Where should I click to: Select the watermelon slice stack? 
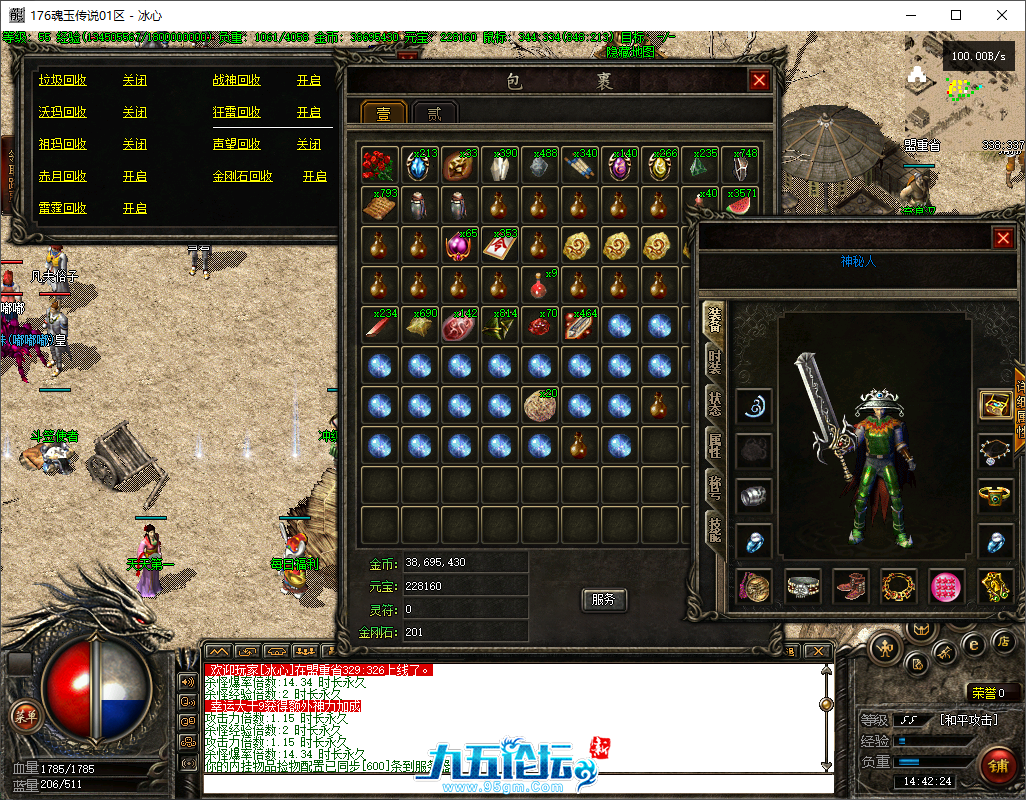tap(739, 205)
